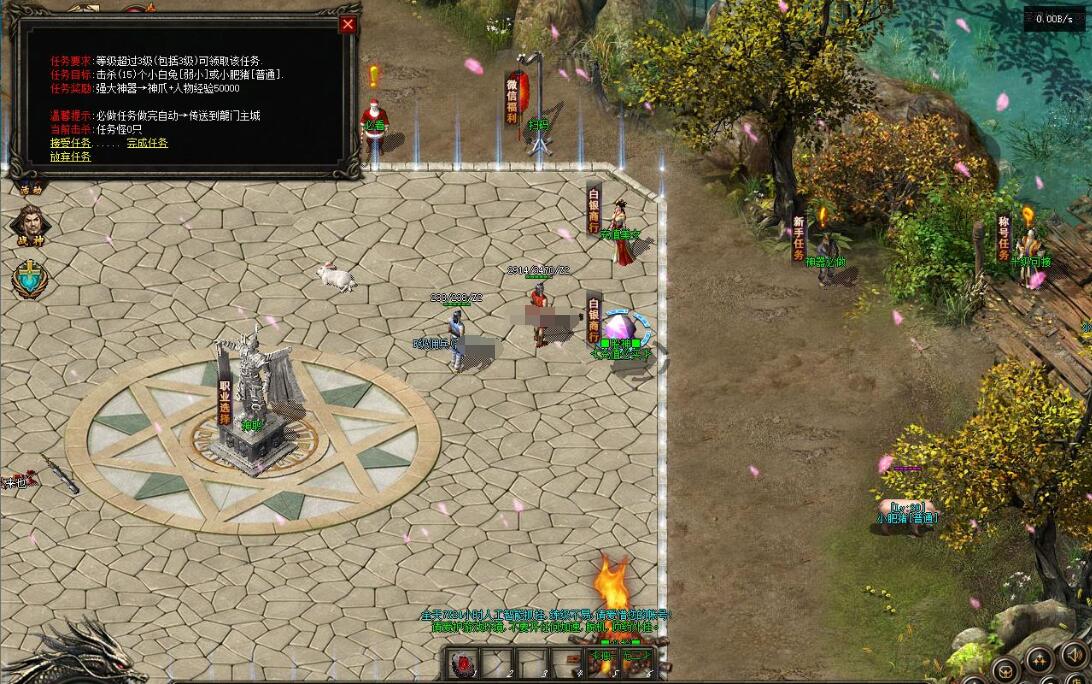Open the box-shaped round menu button
Screen dimensions: 1092x684
[1004, 669]
